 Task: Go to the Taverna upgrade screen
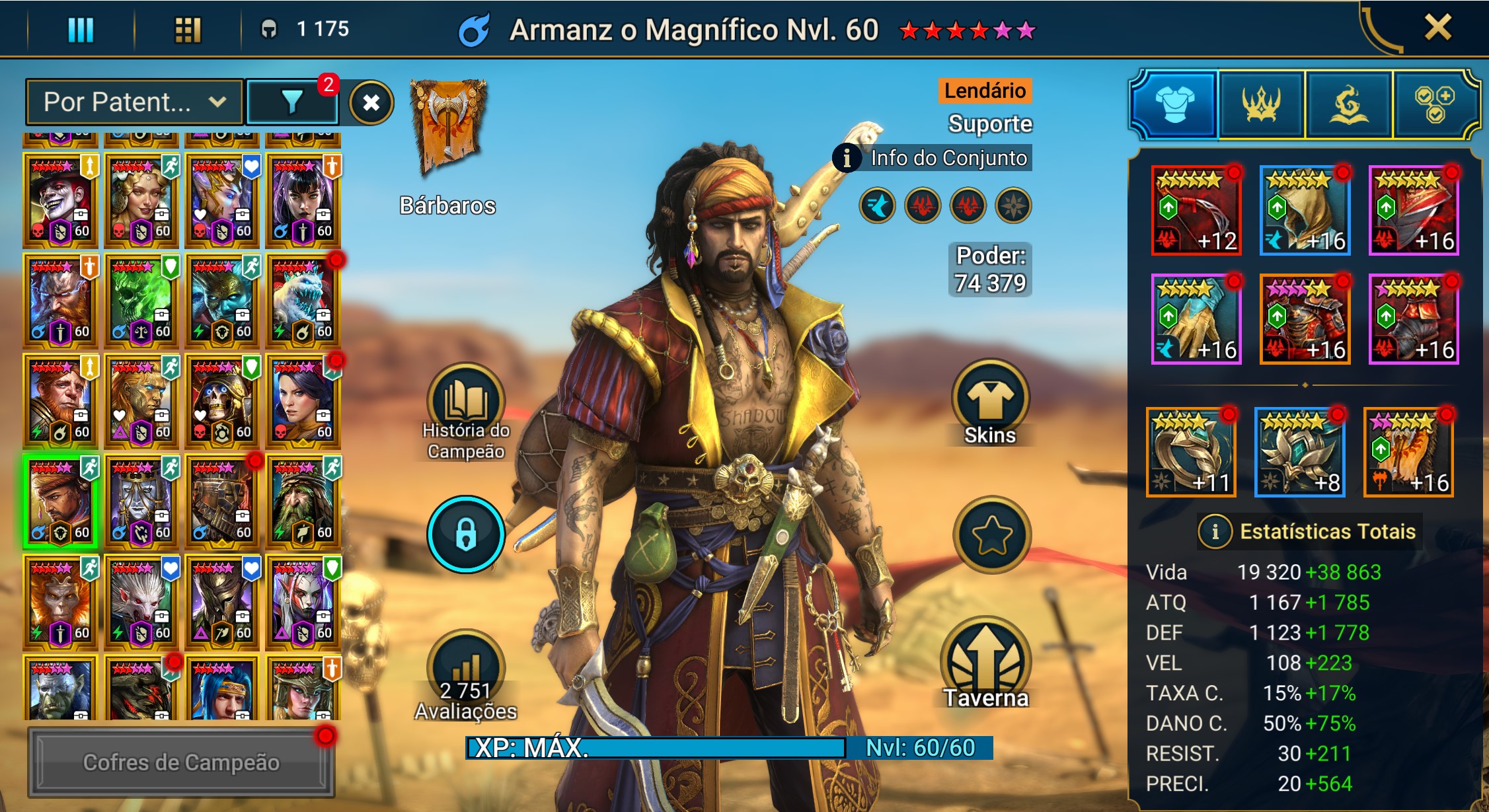[x=986, y=664]
